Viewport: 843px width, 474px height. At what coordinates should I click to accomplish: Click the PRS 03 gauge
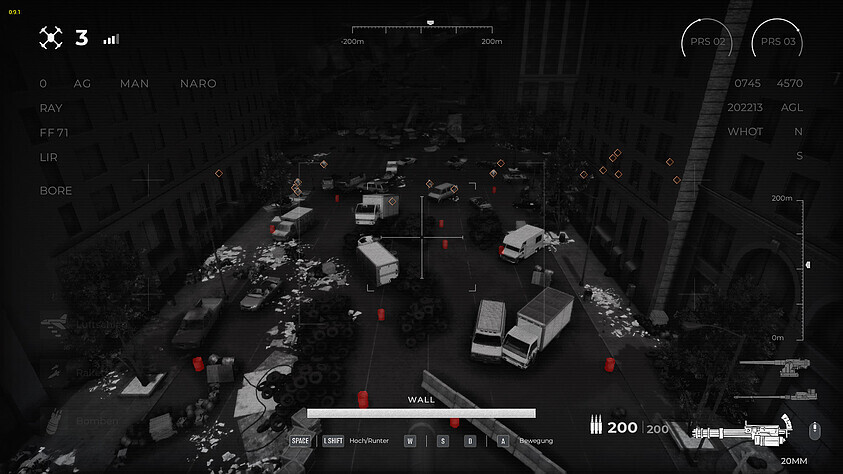click(x=777, y=42)
